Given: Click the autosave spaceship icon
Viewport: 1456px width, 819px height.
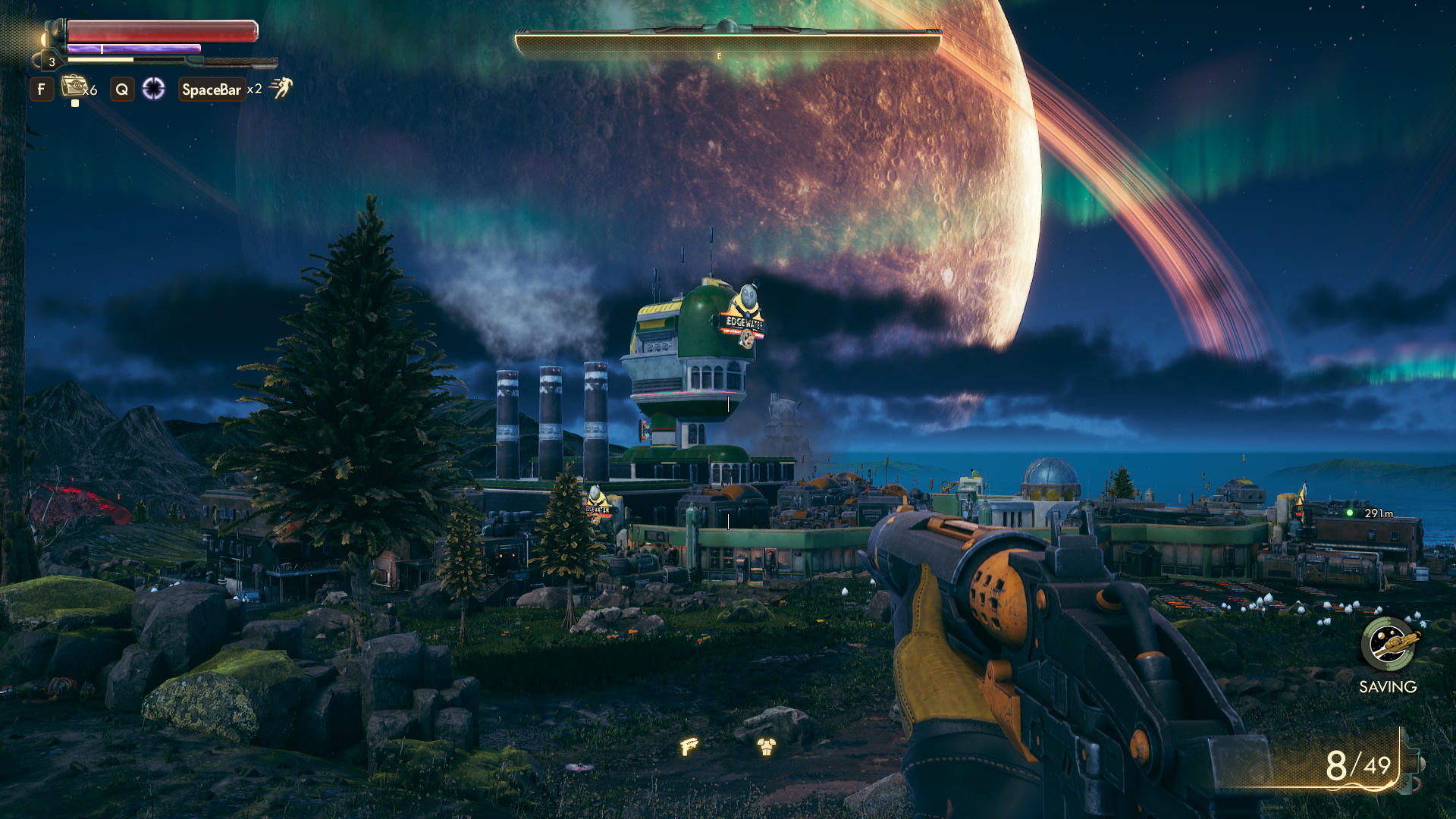Looking at the screenshot, I should (x=1388, y=644).
